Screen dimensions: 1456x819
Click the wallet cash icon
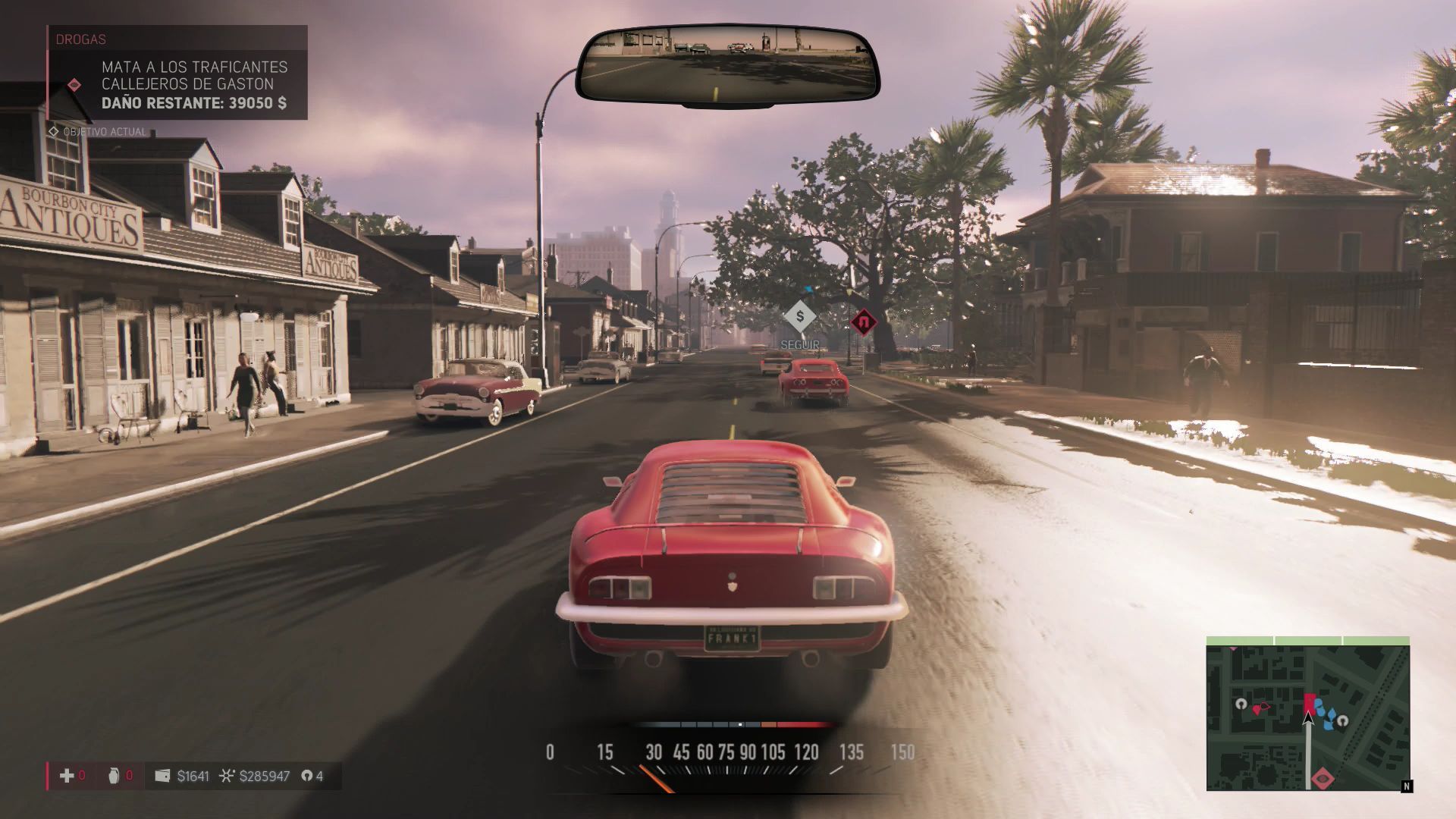click(x=162, y=776)
